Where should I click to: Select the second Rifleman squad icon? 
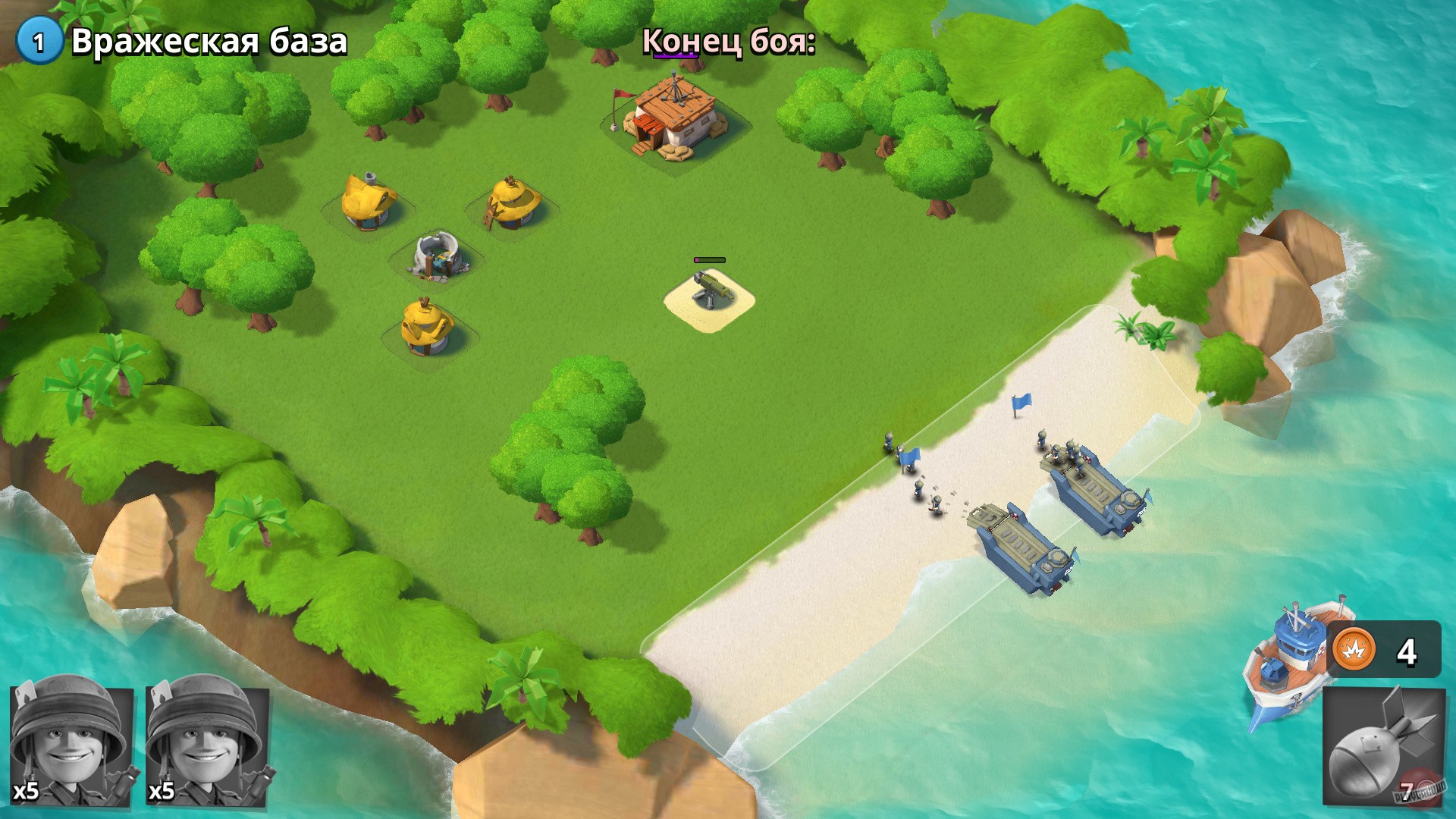[x=205, y=747]
